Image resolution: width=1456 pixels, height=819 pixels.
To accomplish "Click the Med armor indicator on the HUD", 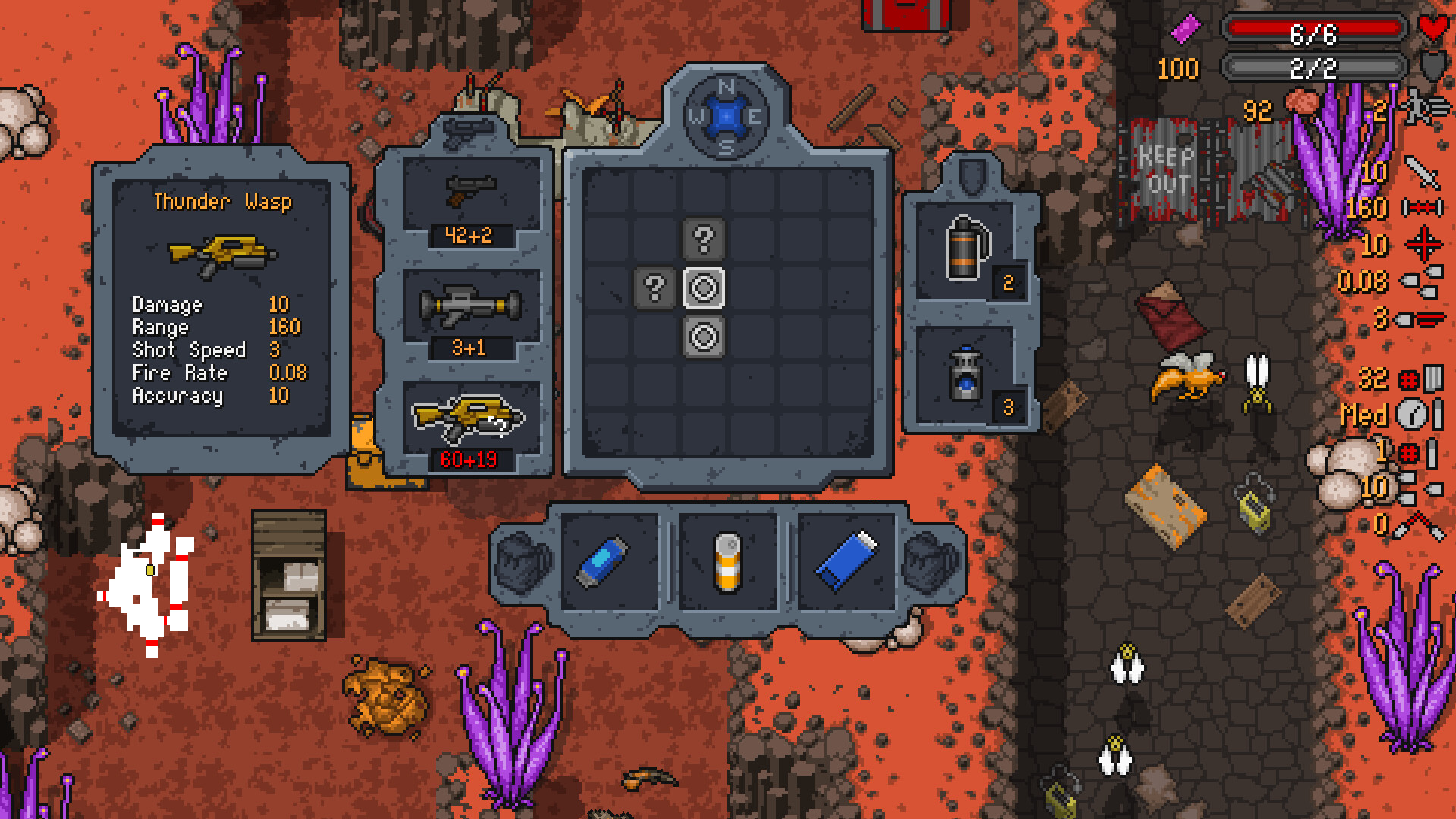I will [x=1365, y=416].
